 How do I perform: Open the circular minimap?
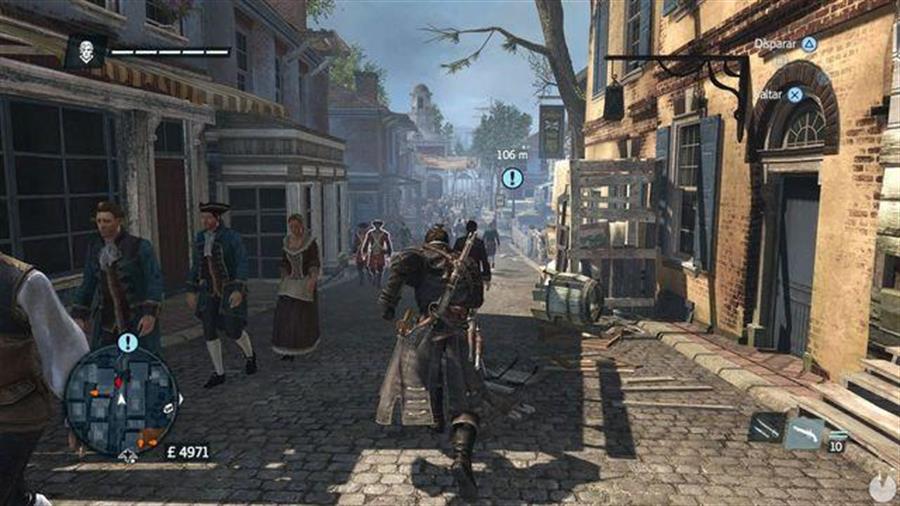point(121,400)
